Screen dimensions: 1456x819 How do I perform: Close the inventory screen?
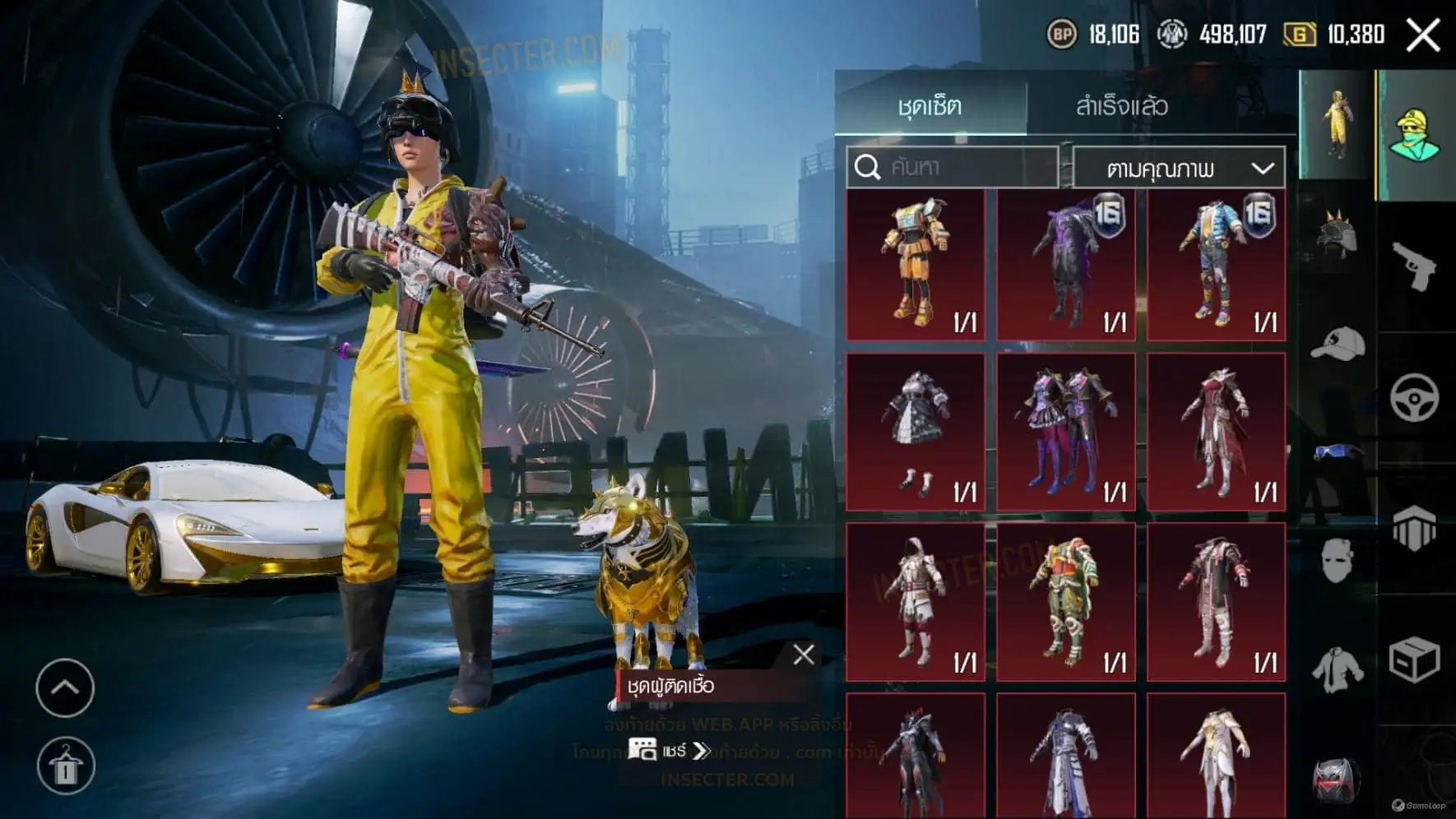[x=1423, y=35]
